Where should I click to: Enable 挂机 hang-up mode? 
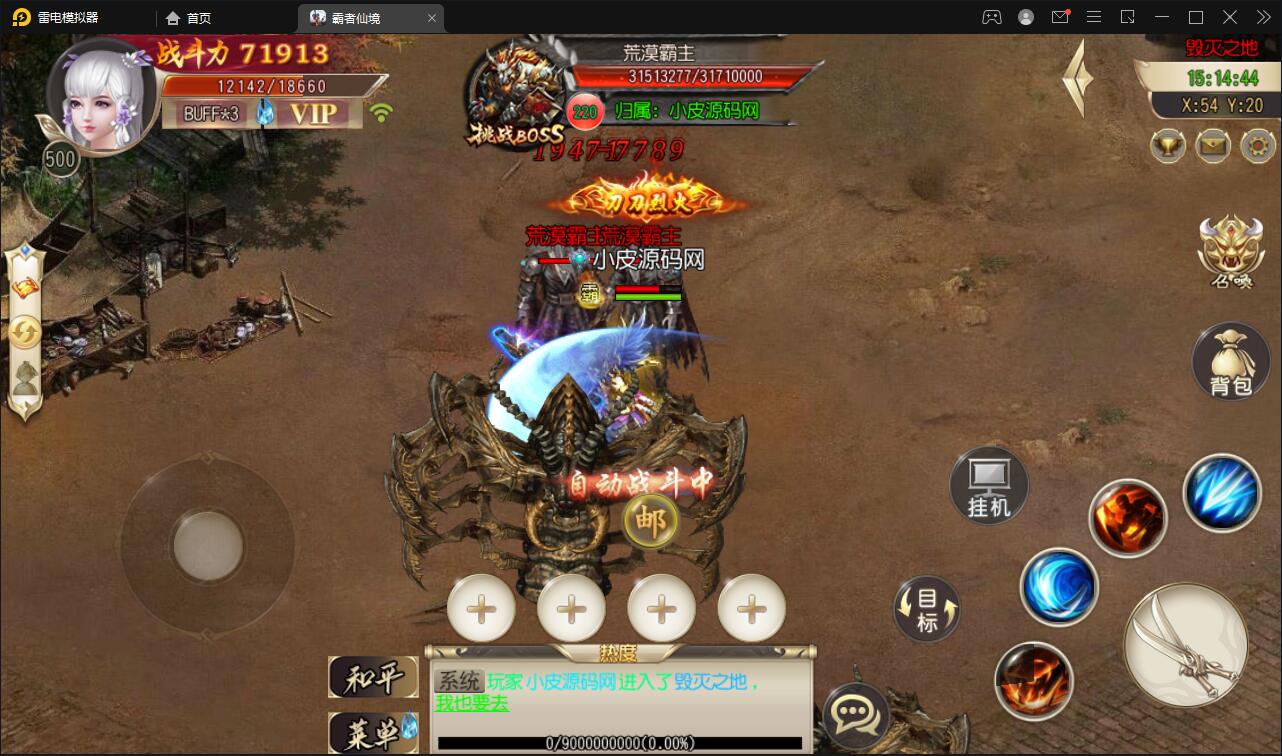[x=988, y=485]
